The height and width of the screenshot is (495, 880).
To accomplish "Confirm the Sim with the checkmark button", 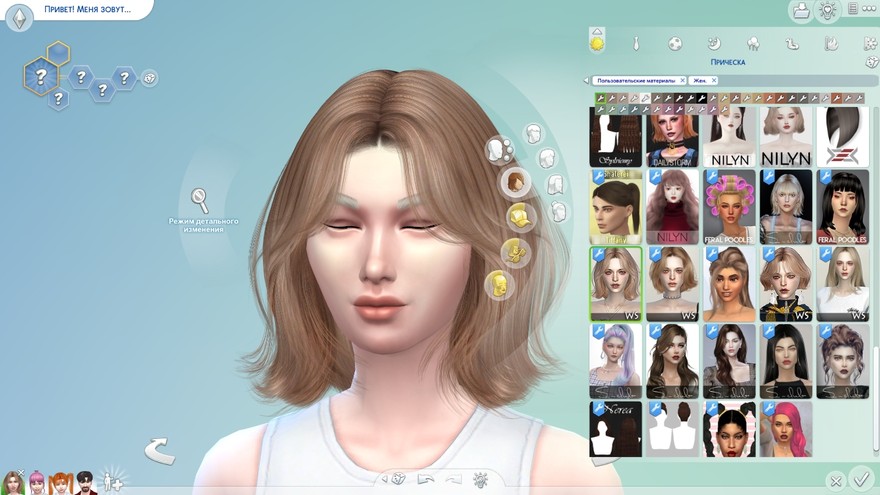I will coord(859,479).
